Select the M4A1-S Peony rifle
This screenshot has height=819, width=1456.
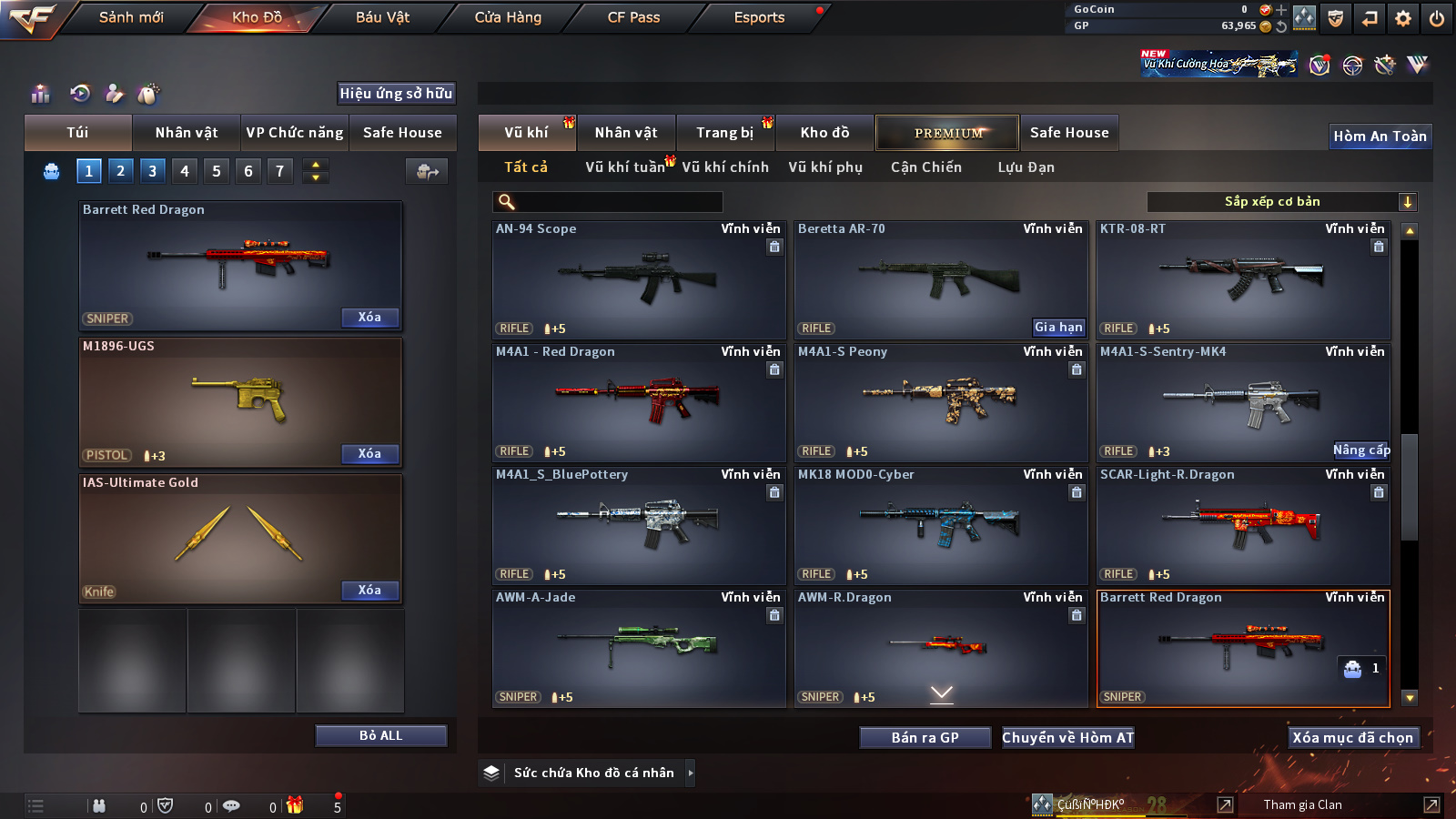940,401
